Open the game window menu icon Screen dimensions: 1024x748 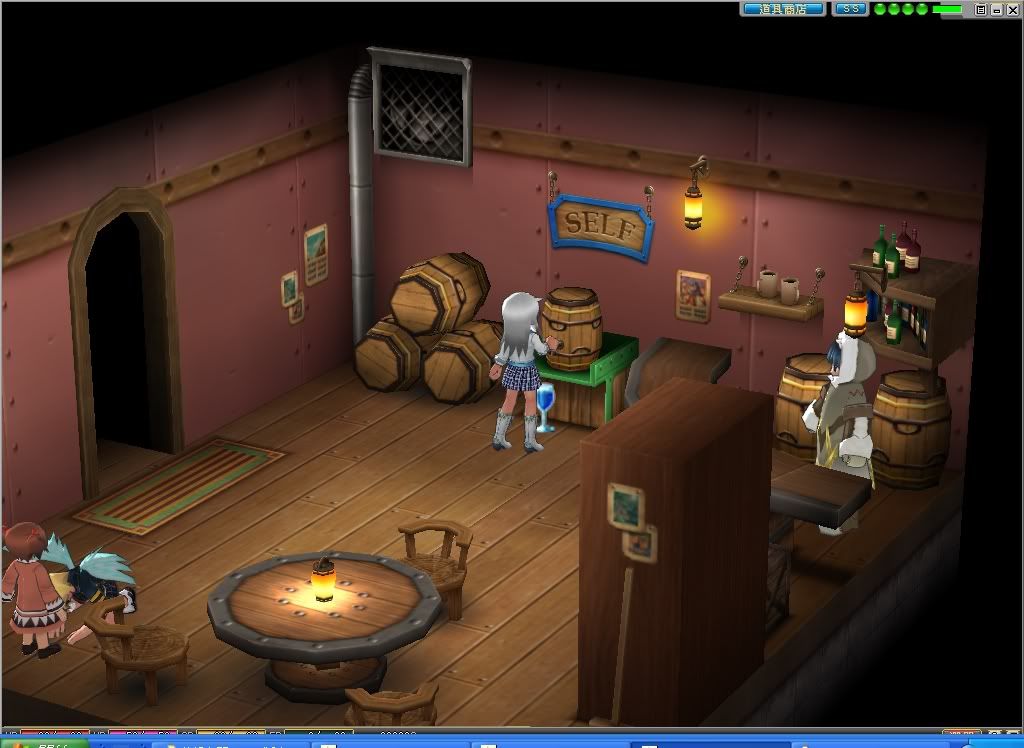pos(981,9)
